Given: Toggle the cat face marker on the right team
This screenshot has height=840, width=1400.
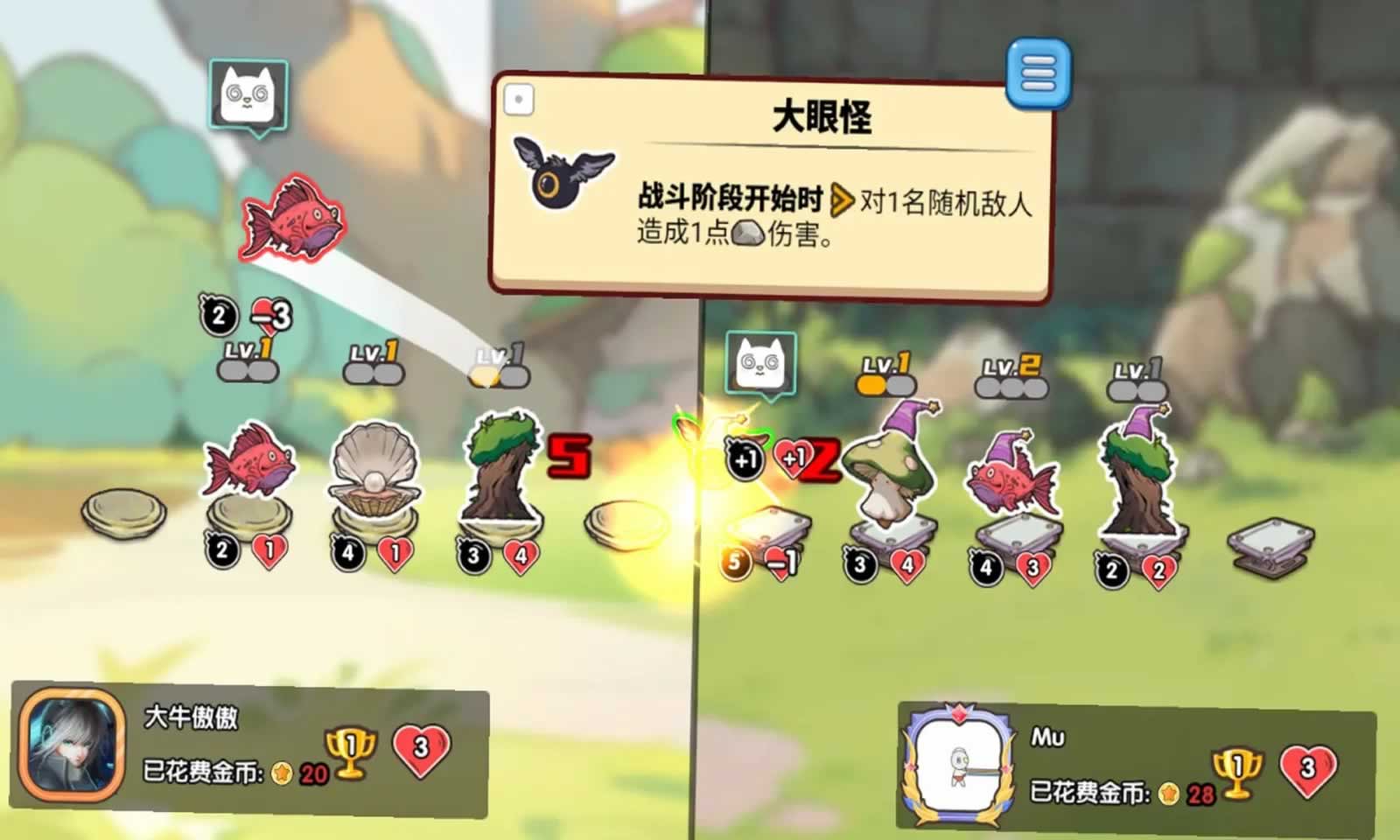Looking at the screenshot, I should pos(763,365).
